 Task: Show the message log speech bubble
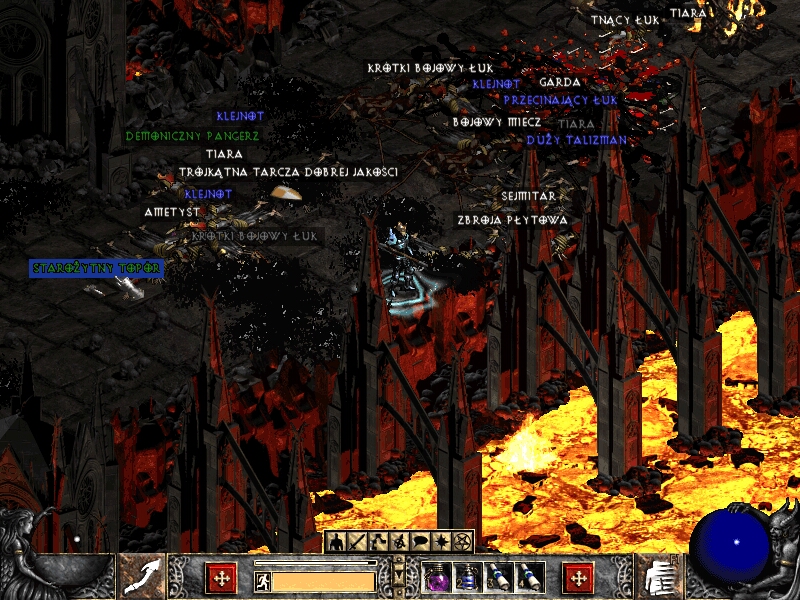coord(420,542)
